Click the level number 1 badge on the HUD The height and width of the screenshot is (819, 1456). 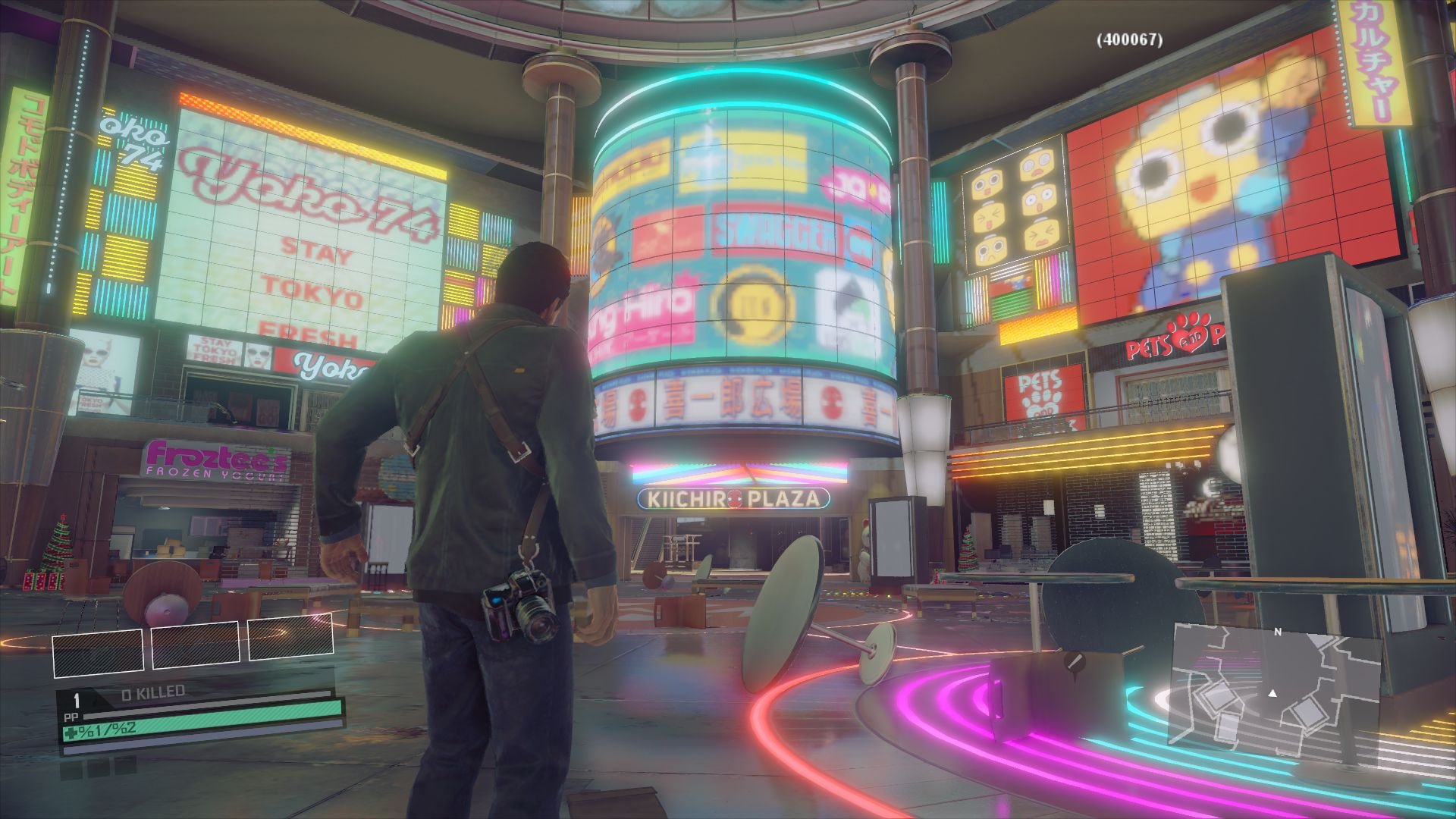point(76,701)
